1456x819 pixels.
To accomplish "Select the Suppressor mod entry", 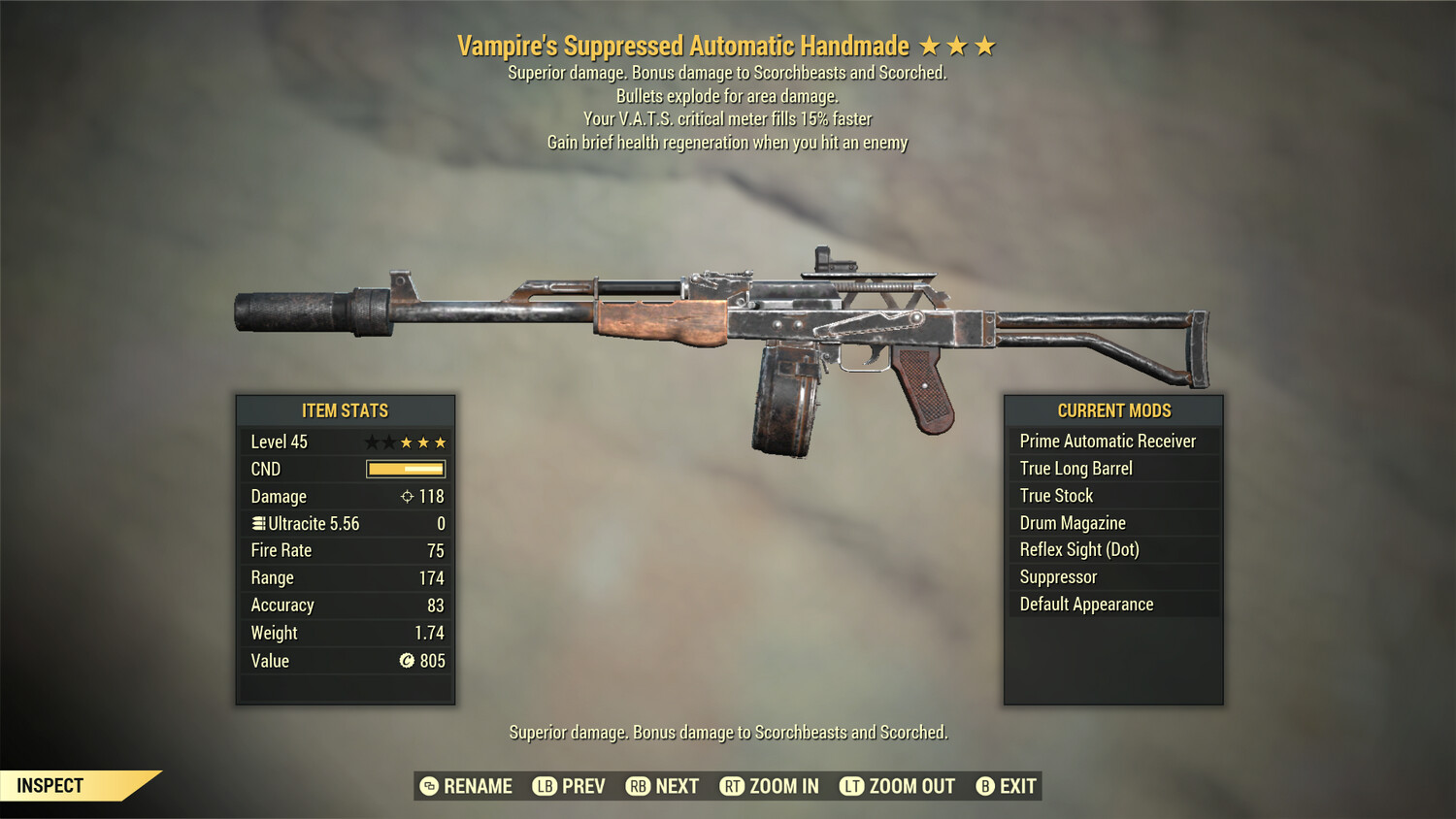I will (1057, 576).
